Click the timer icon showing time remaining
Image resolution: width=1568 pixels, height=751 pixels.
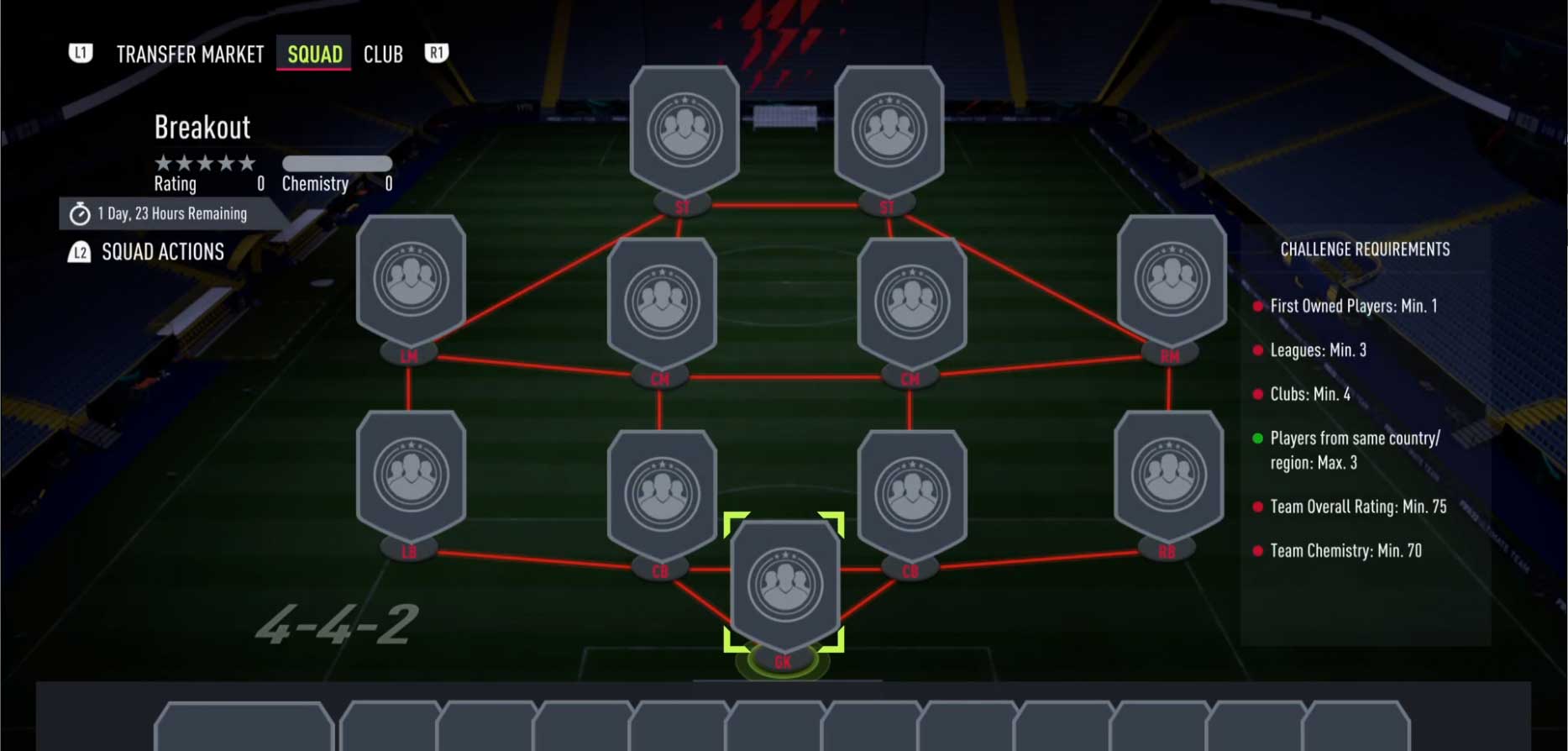click(78, 213)
